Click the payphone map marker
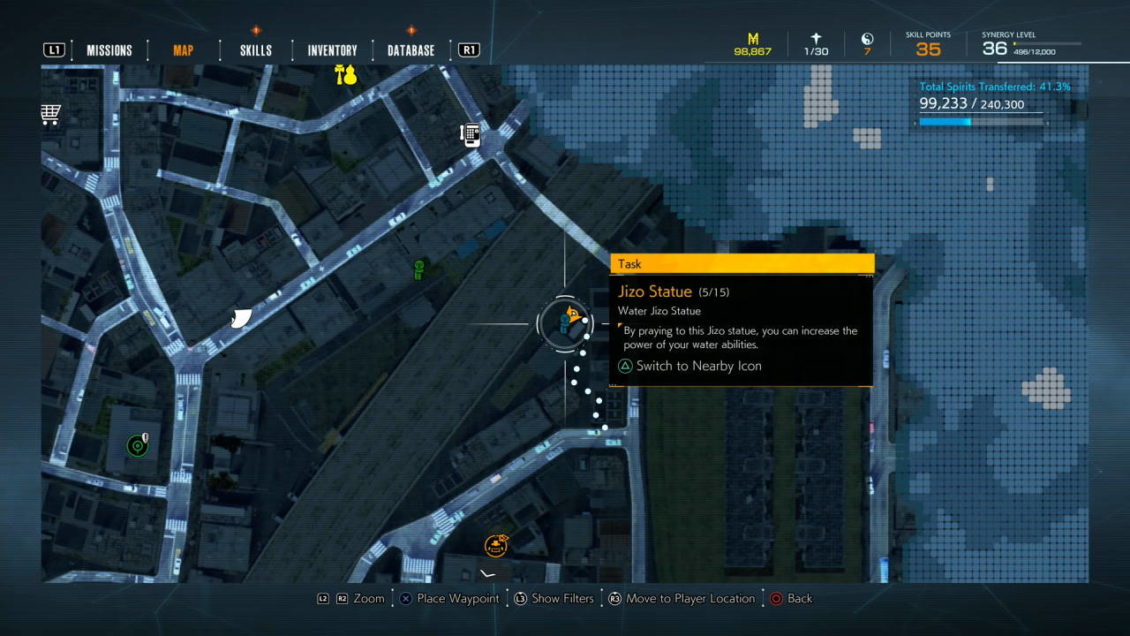 tap(470, 135)
